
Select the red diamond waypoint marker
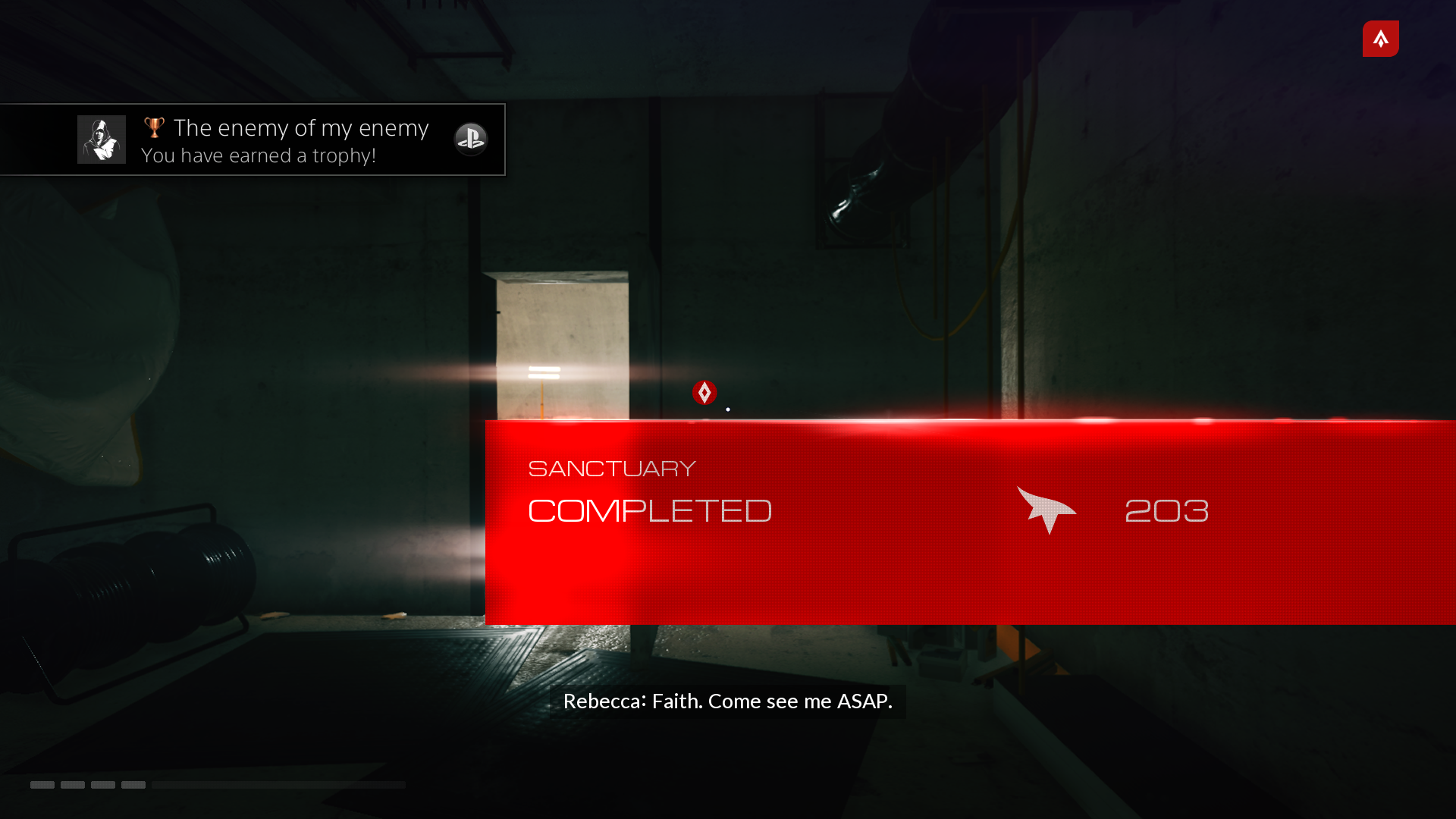pyautogui.click(x=704, y=393)
